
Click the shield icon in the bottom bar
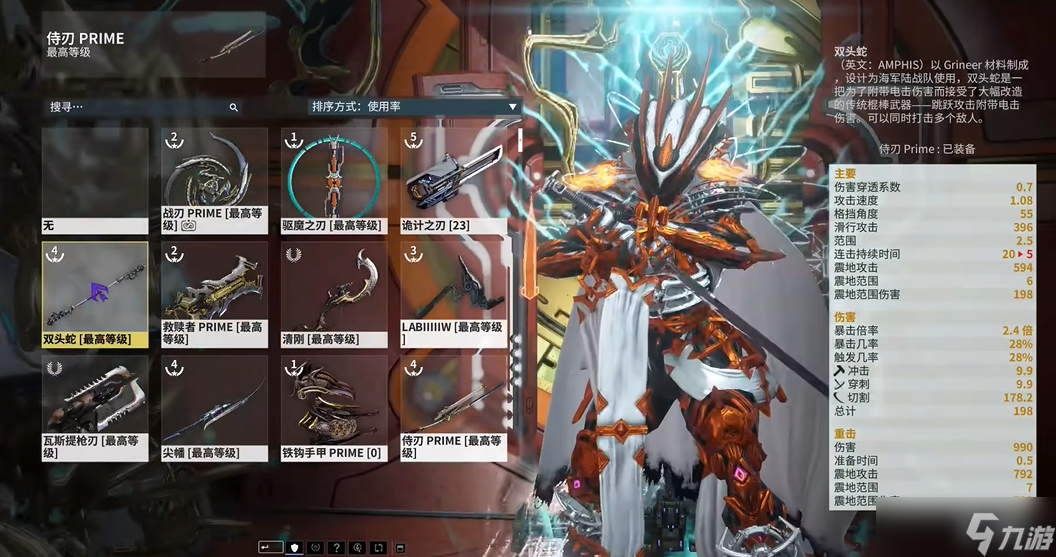[293, 547]
